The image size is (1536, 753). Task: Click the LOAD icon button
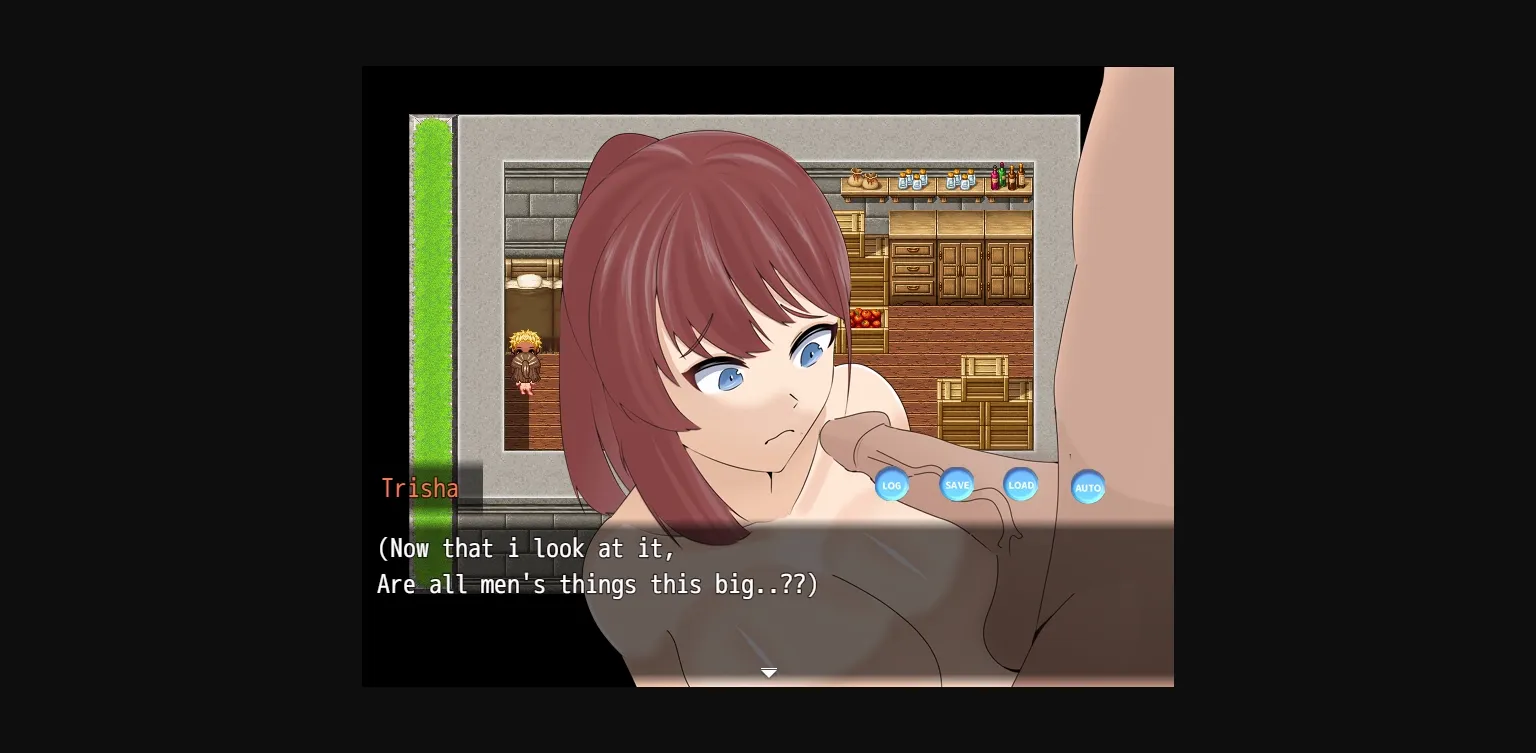tap(1021, 485)
